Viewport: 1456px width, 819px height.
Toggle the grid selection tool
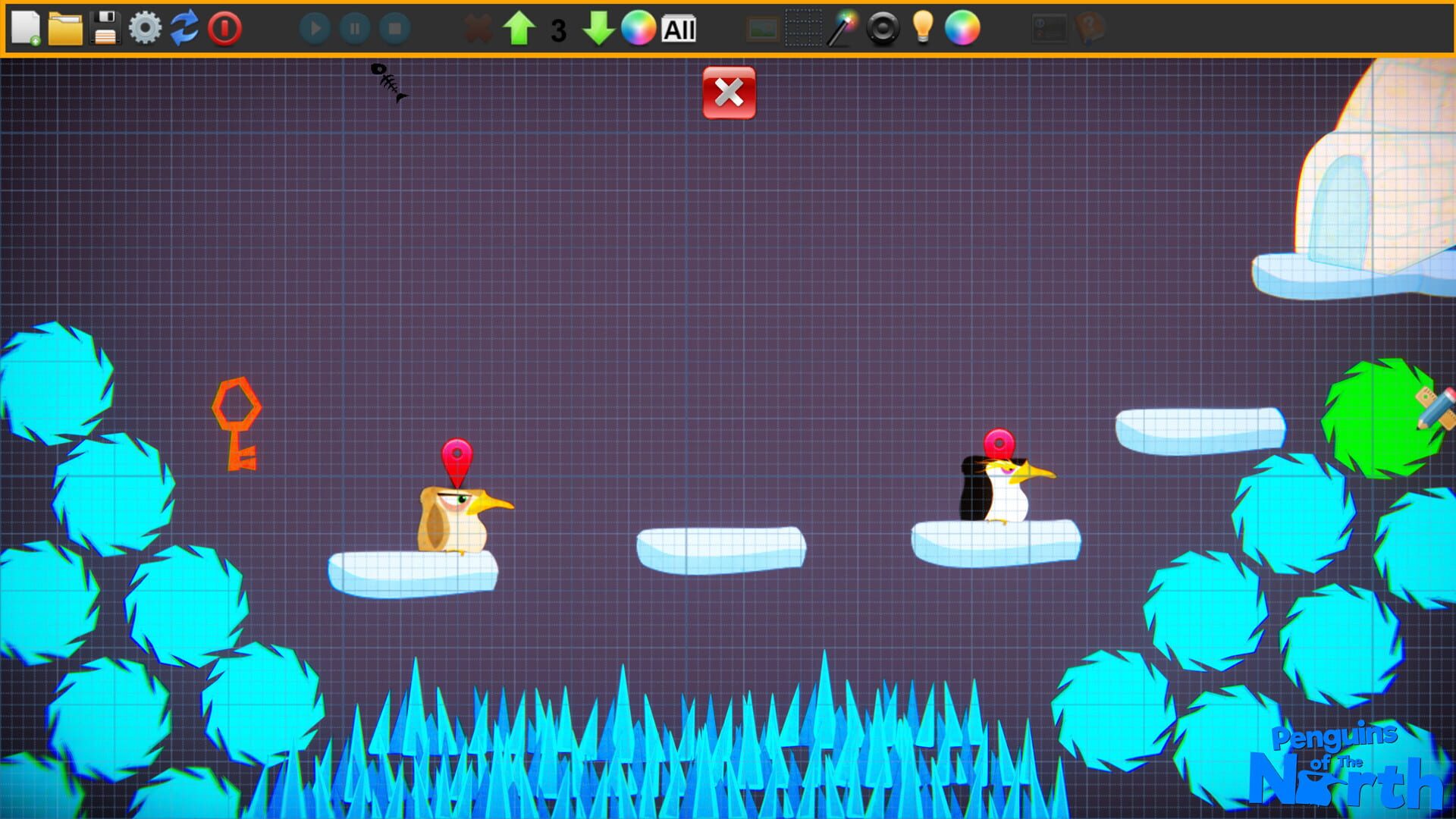pos(802,29)
